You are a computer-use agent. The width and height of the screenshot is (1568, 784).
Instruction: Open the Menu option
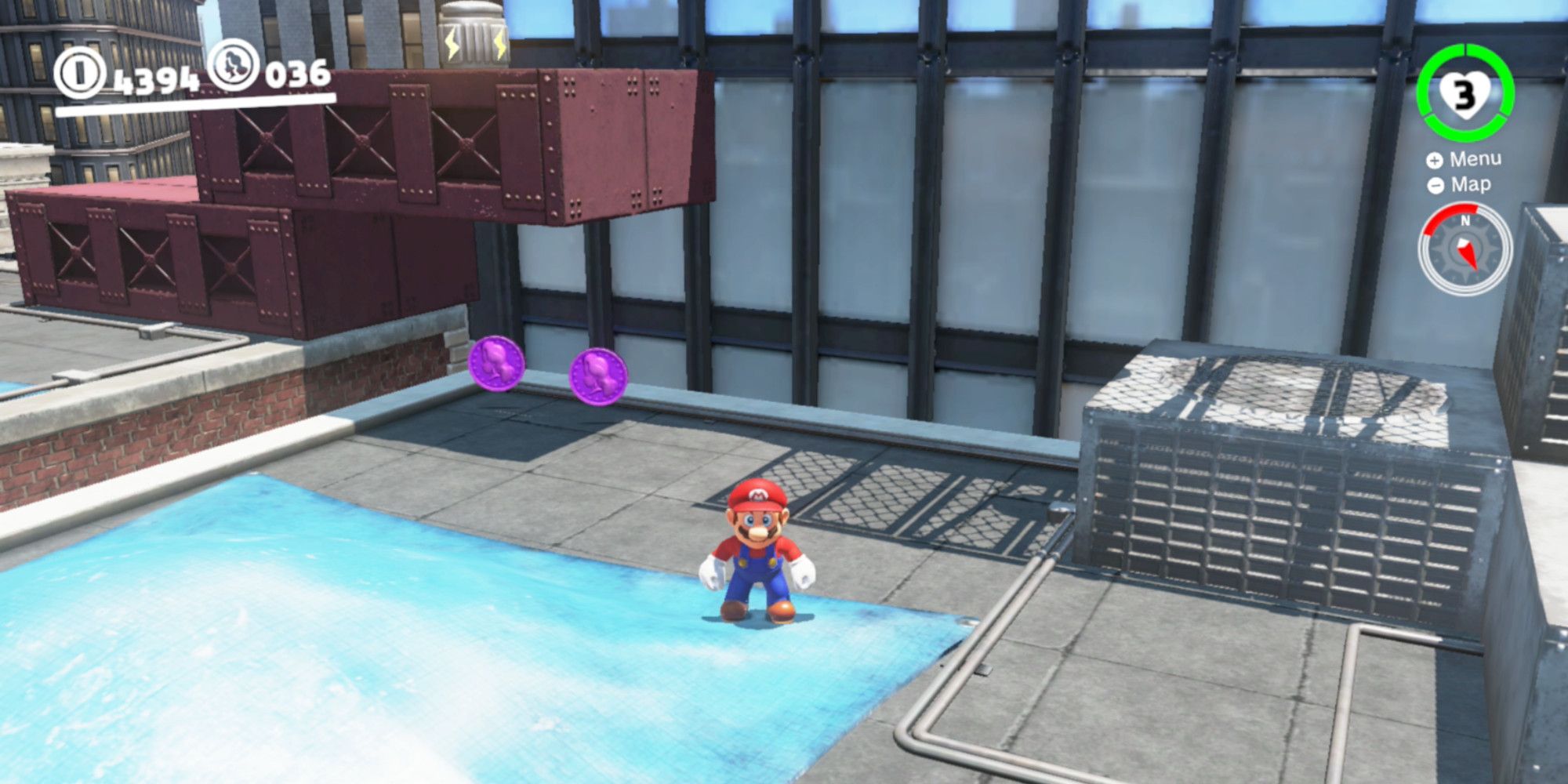click(x=1478, y=158)
